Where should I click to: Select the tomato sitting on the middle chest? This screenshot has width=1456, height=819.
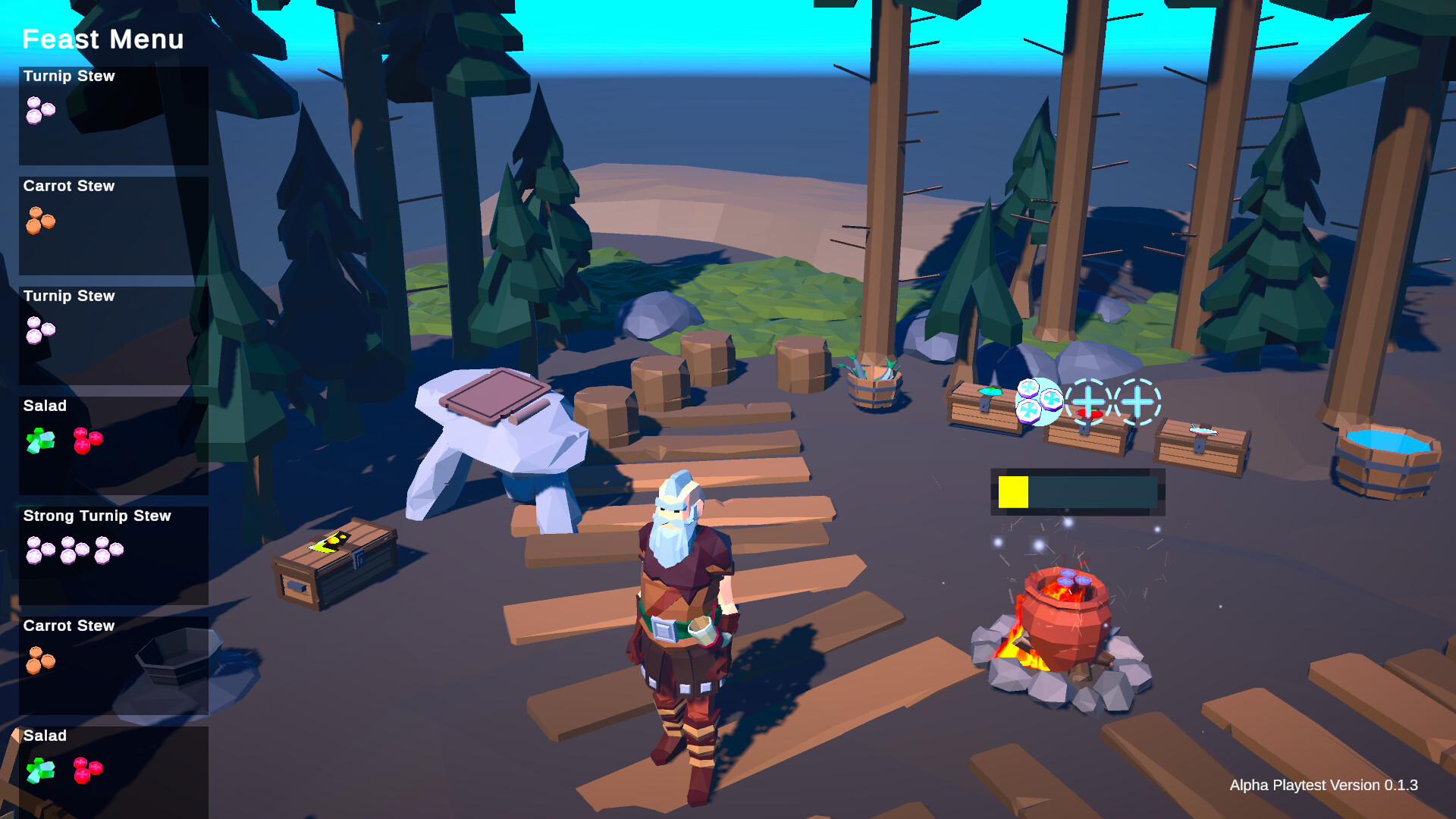[1090, 414]
